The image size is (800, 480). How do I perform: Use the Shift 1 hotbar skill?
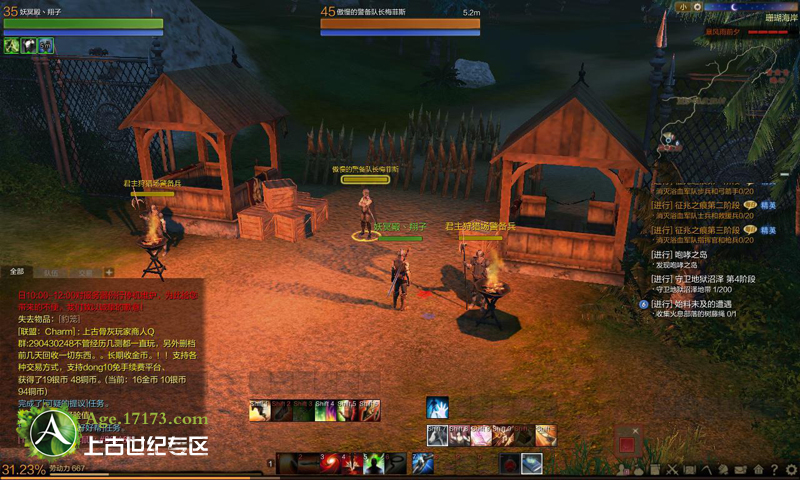259,410
